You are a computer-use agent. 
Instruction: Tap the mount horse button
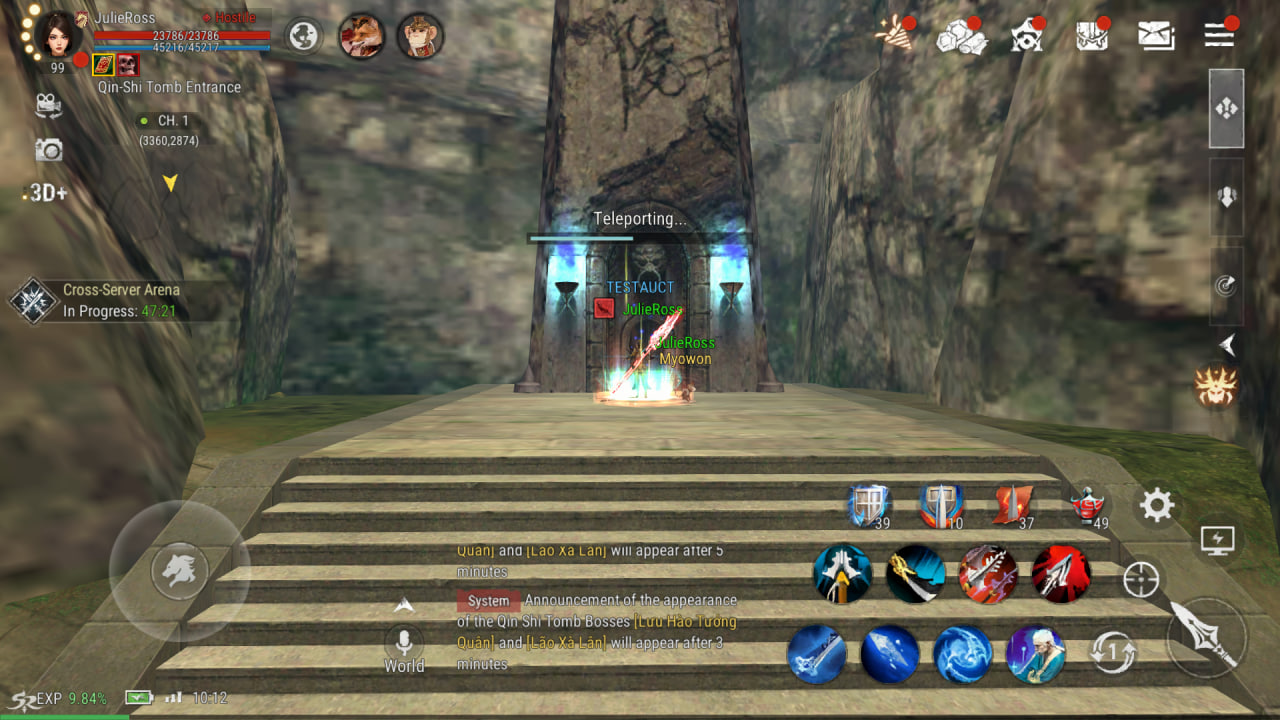point(179,571)
